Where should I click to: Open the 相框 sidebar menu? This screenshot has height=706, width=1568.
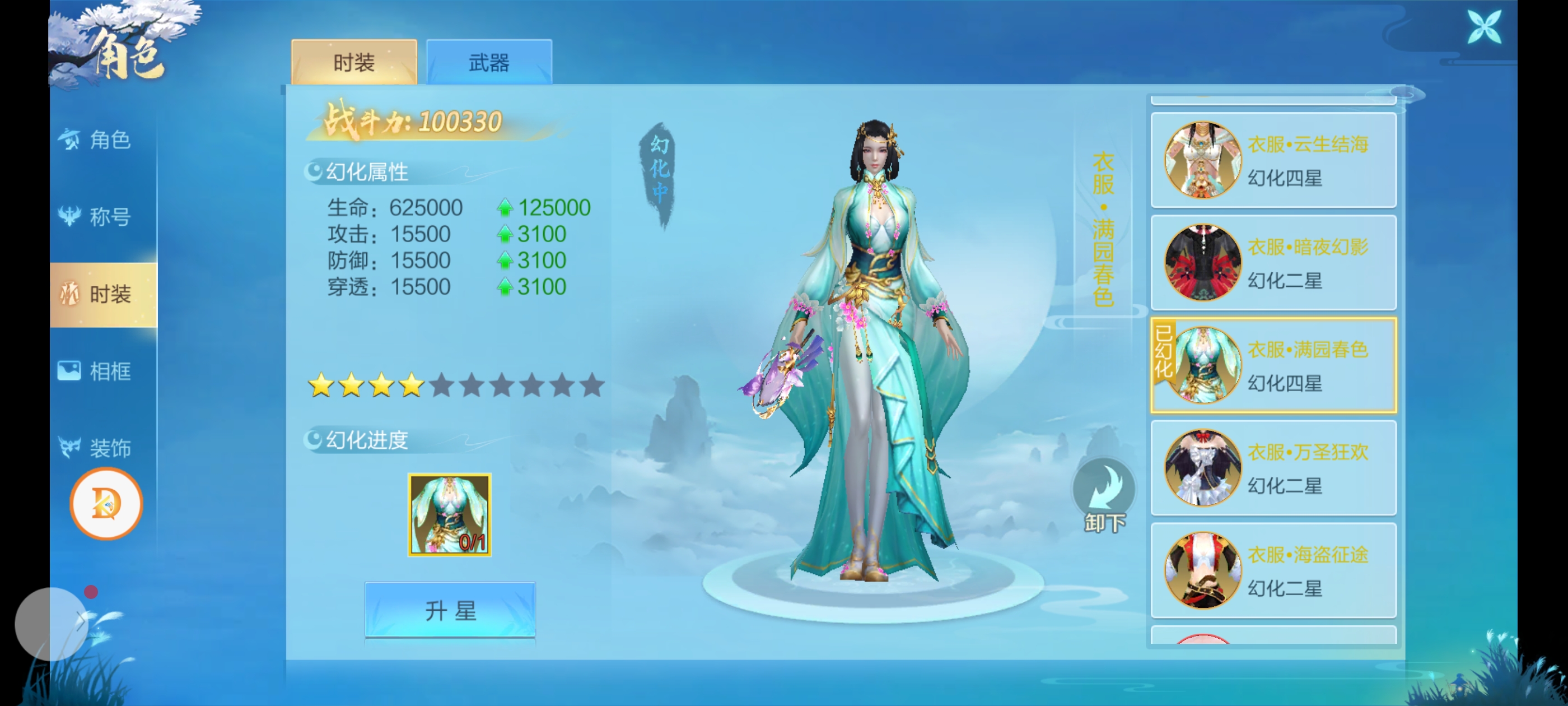tap(104, 371)
